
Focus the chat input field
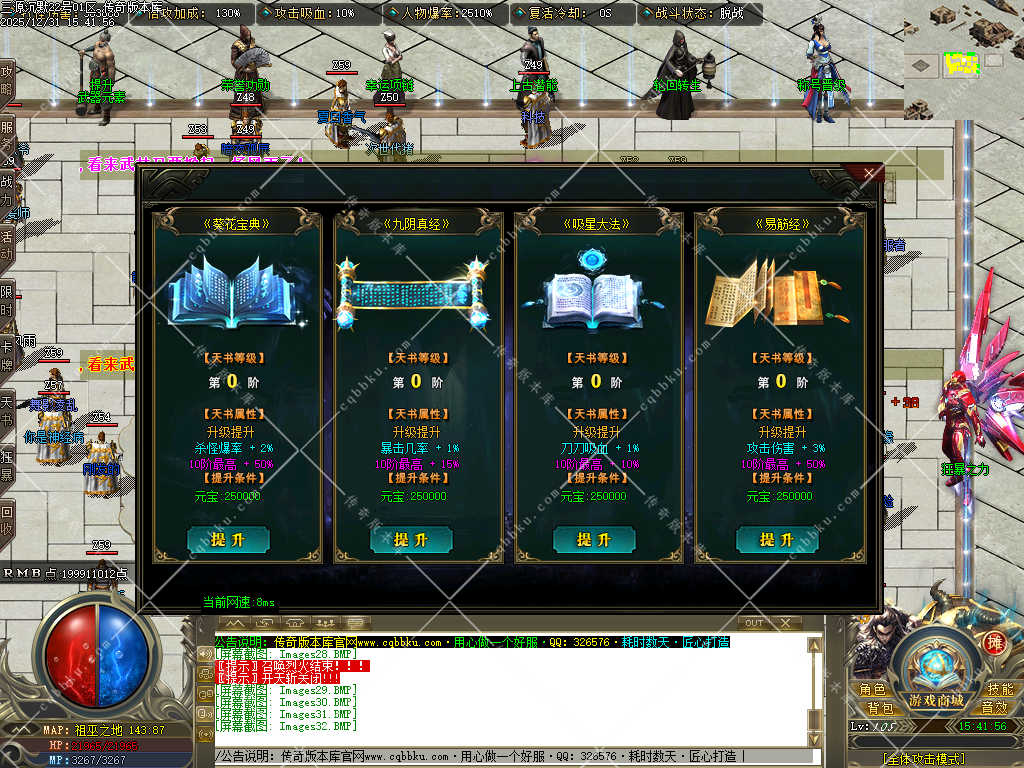point(520,757)
